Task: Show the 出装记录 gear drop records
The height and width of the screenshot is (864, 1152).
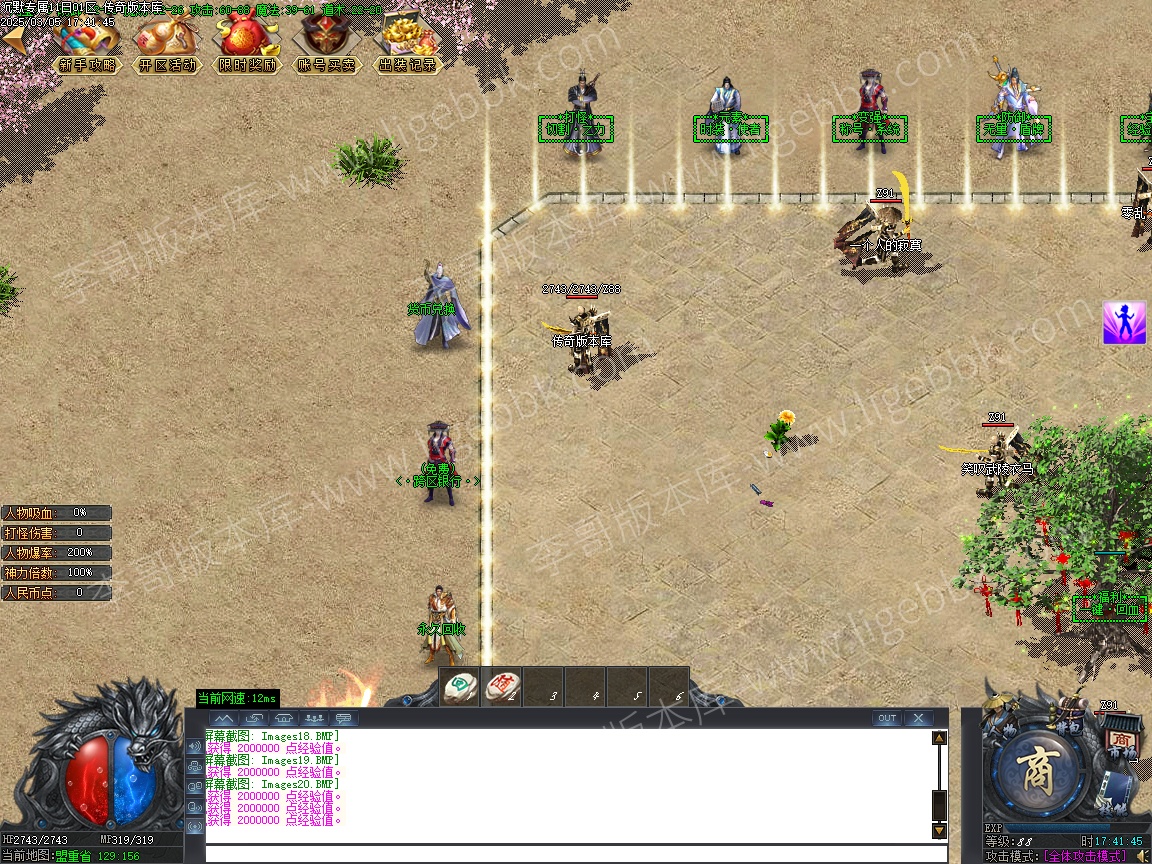Action: point(407,48)
